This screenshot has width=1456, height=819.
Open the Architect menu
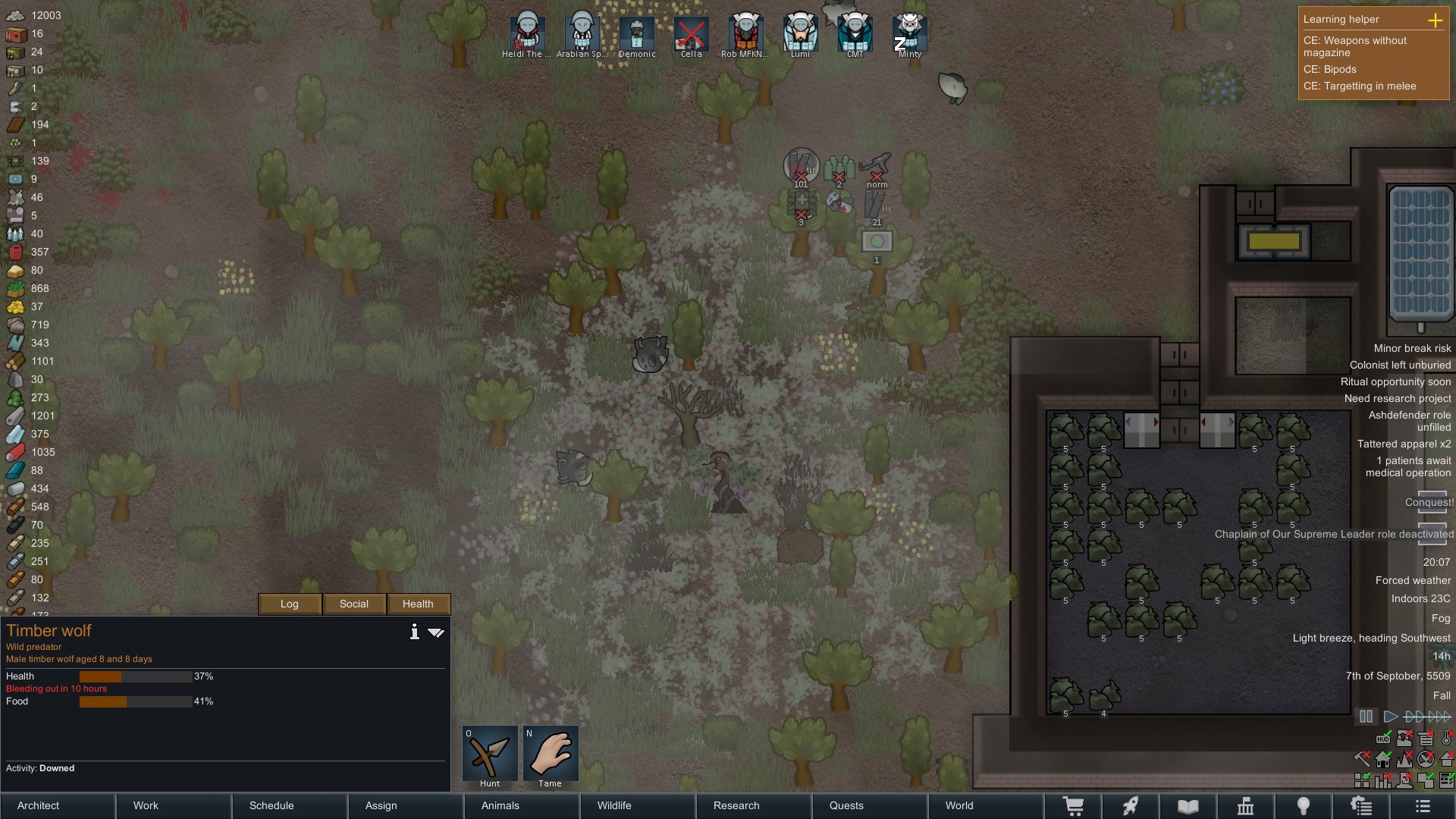58,805
